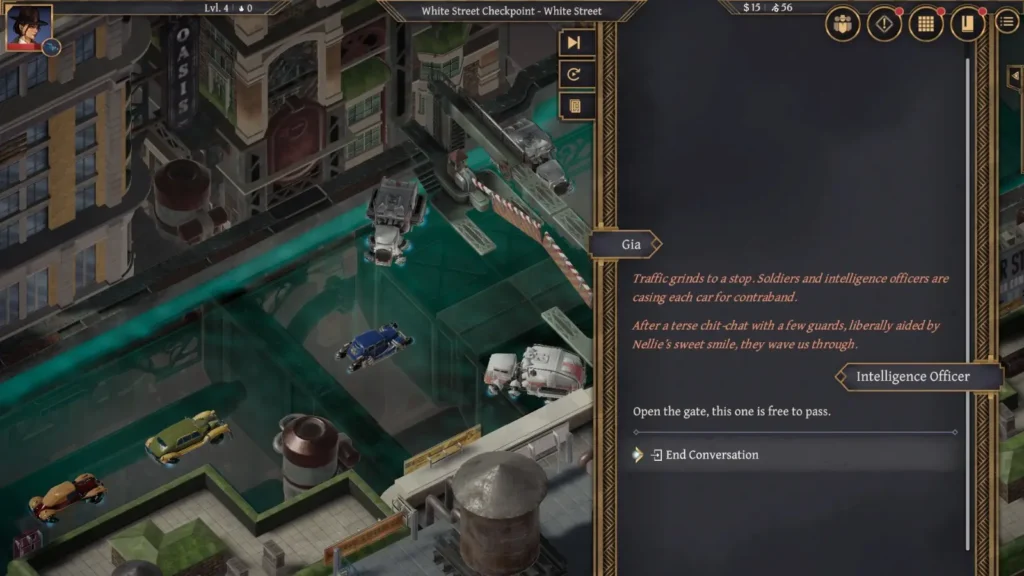
Task: Select the character portrait with hat
Action: (27, 27)
